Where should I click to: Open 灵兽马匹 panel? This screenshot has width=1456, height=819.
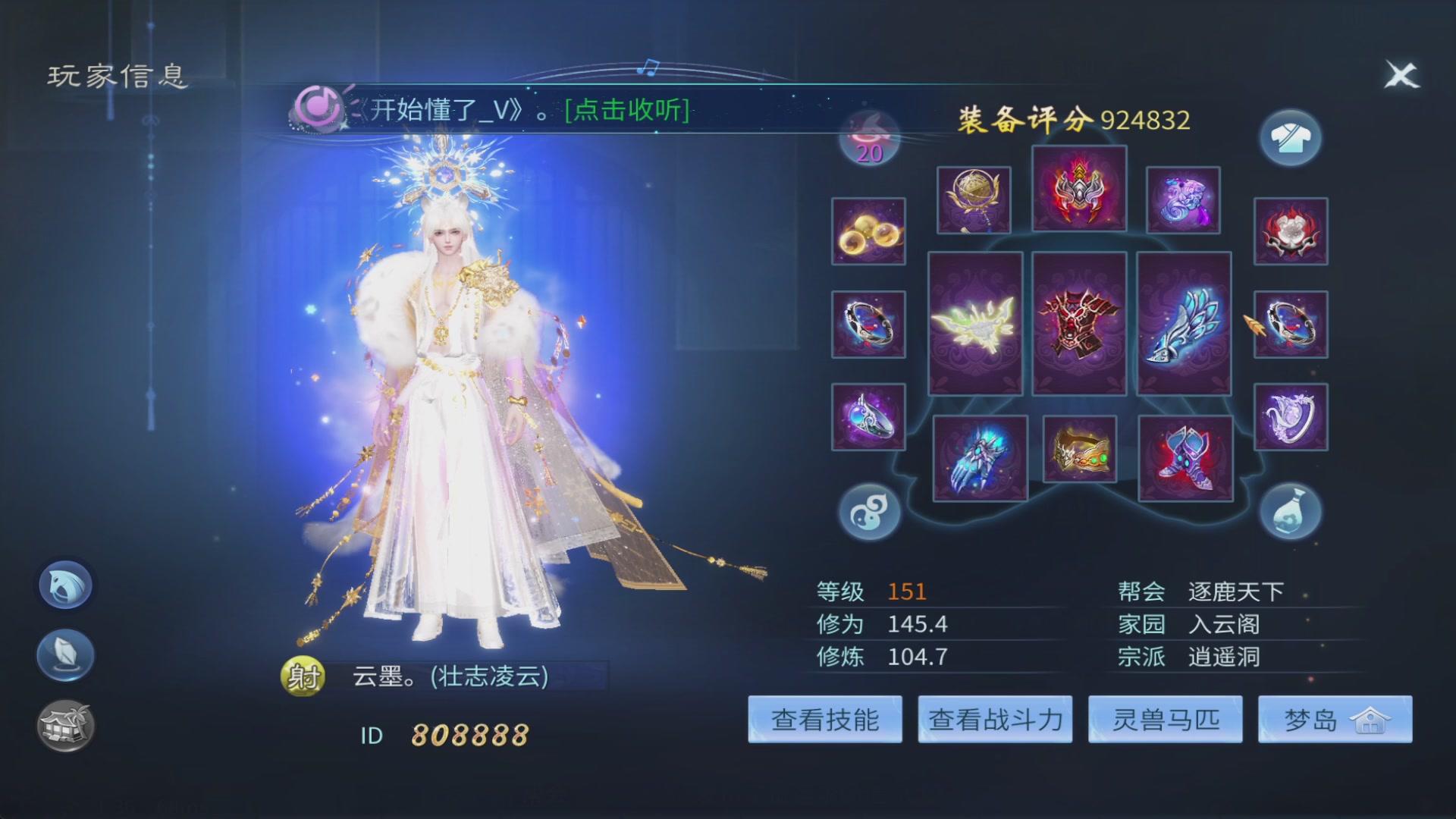coord(1166,719)
